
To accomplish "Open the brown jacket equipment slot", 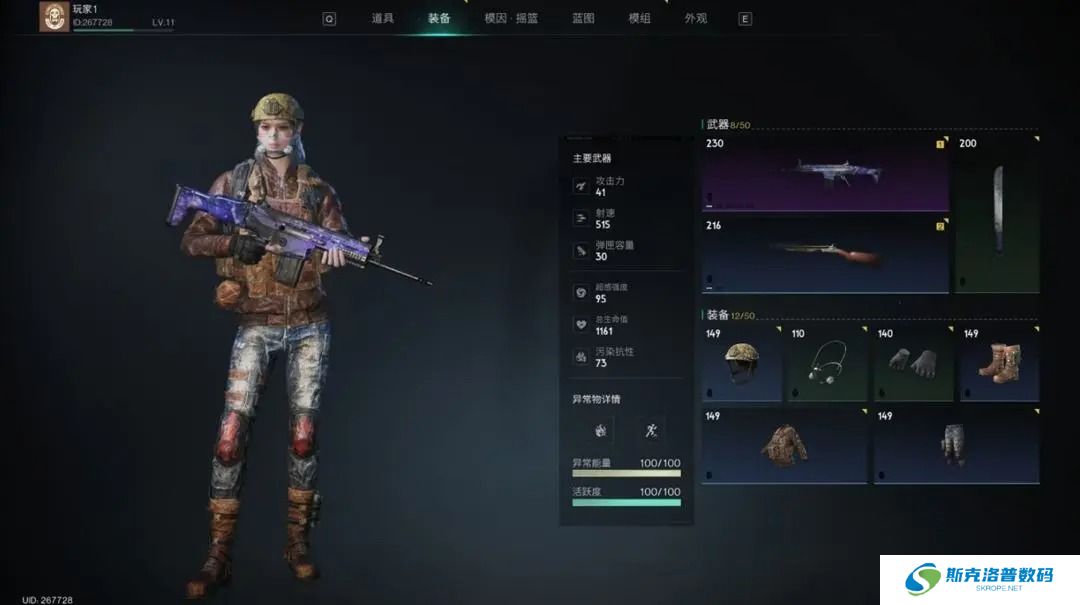I will 783,446.
